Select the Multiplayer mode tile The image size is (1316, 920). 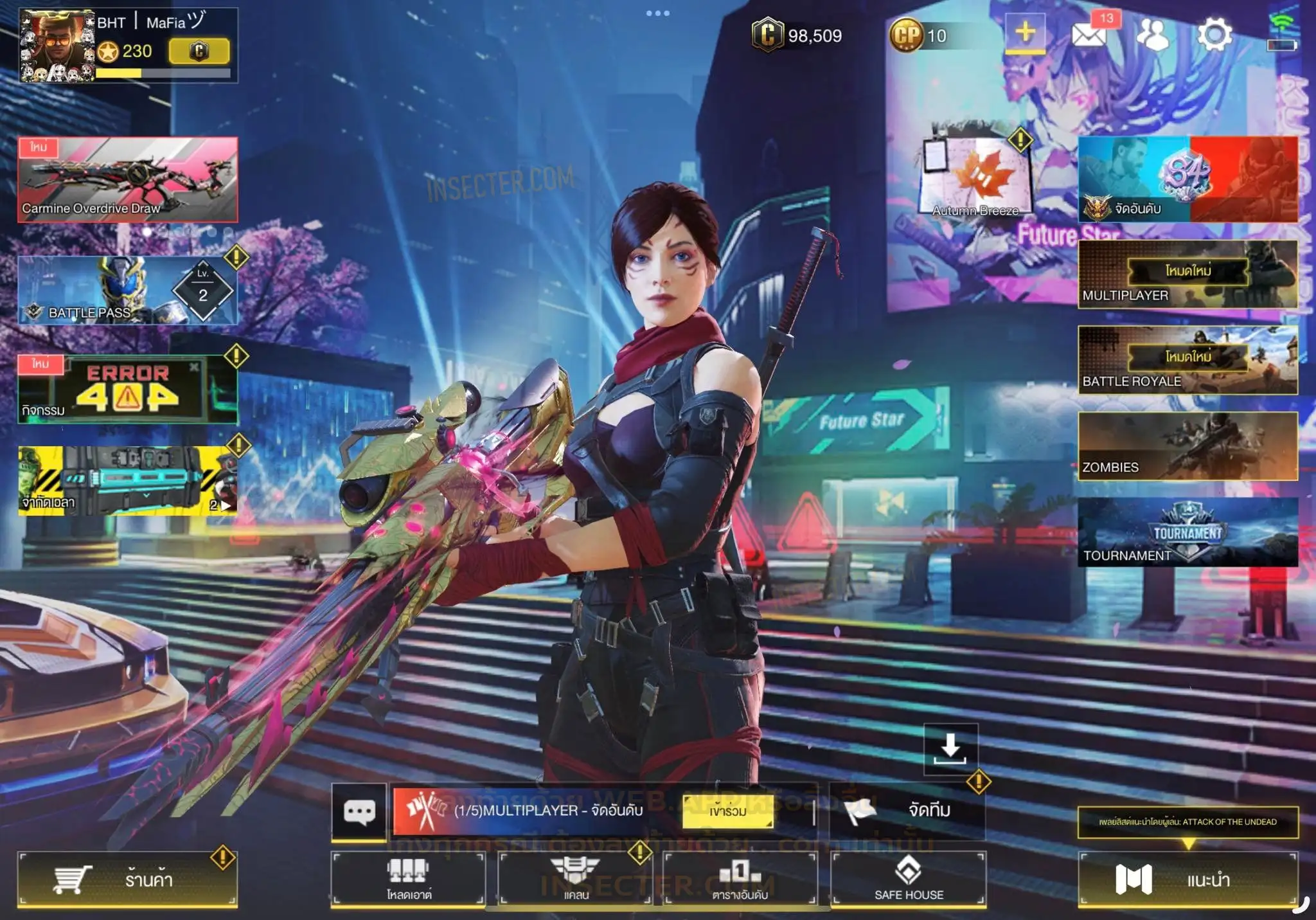click(1187, 274)
